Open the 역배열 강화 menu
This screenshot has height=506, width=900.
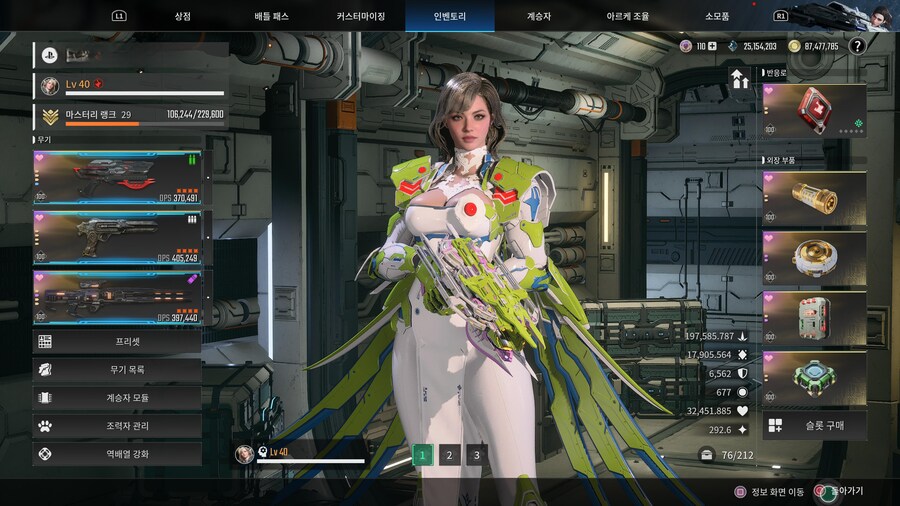(x=118, y=454)
